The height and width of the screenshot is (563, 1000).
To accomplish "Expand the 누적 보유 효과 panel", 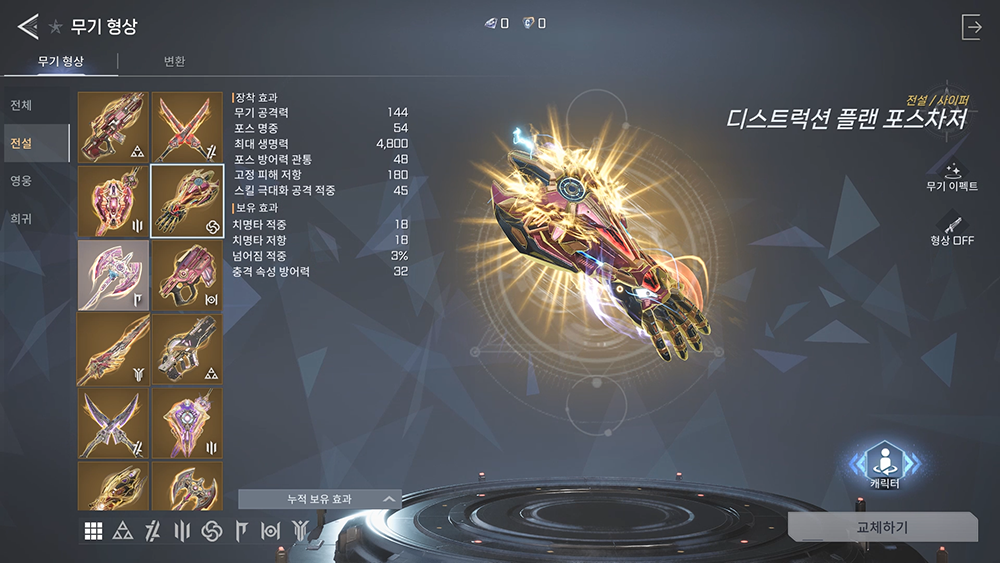I will coord(320,498).
